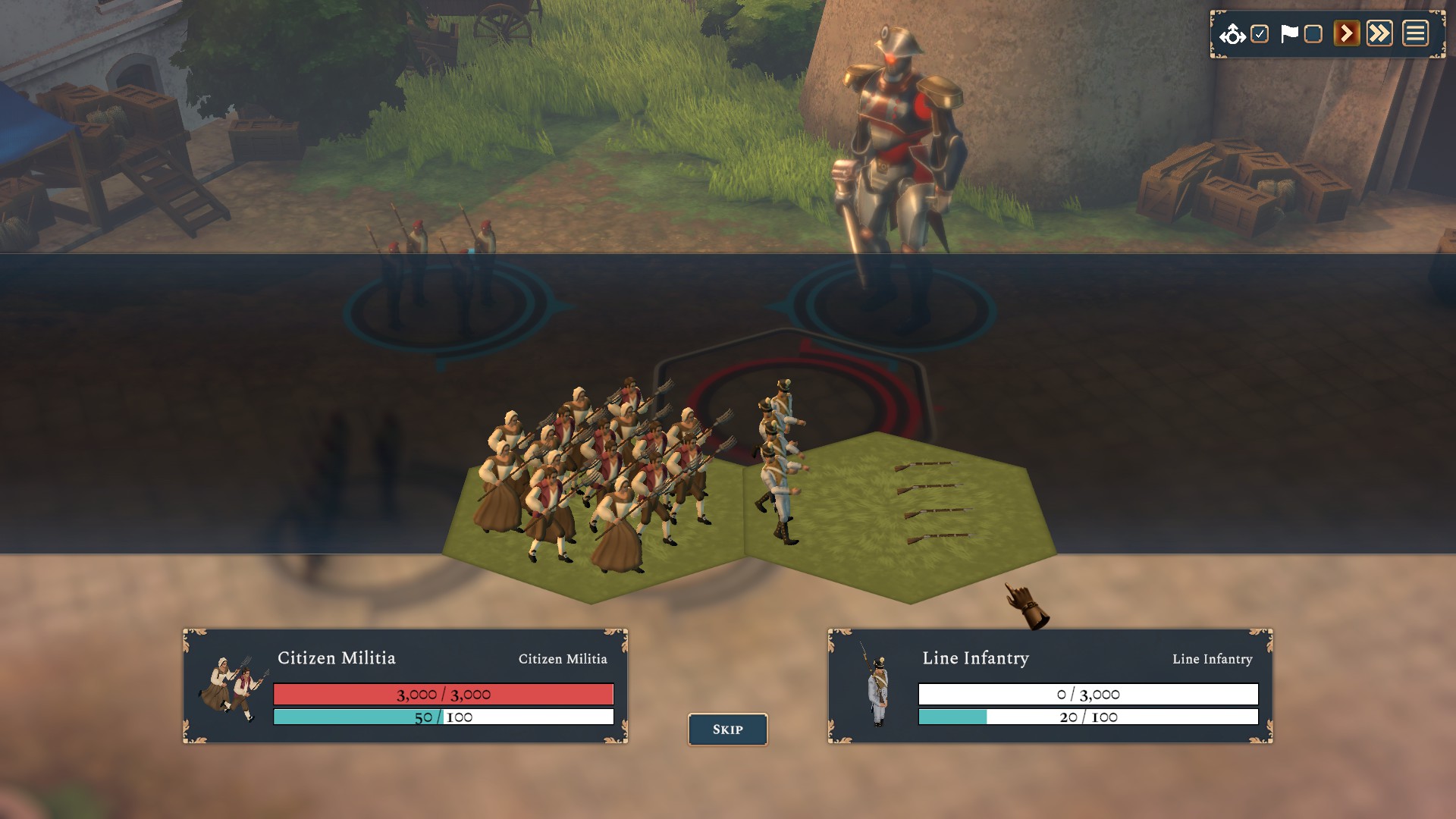Tick the empty checkbox beside the white flag

pos(1313,34)
